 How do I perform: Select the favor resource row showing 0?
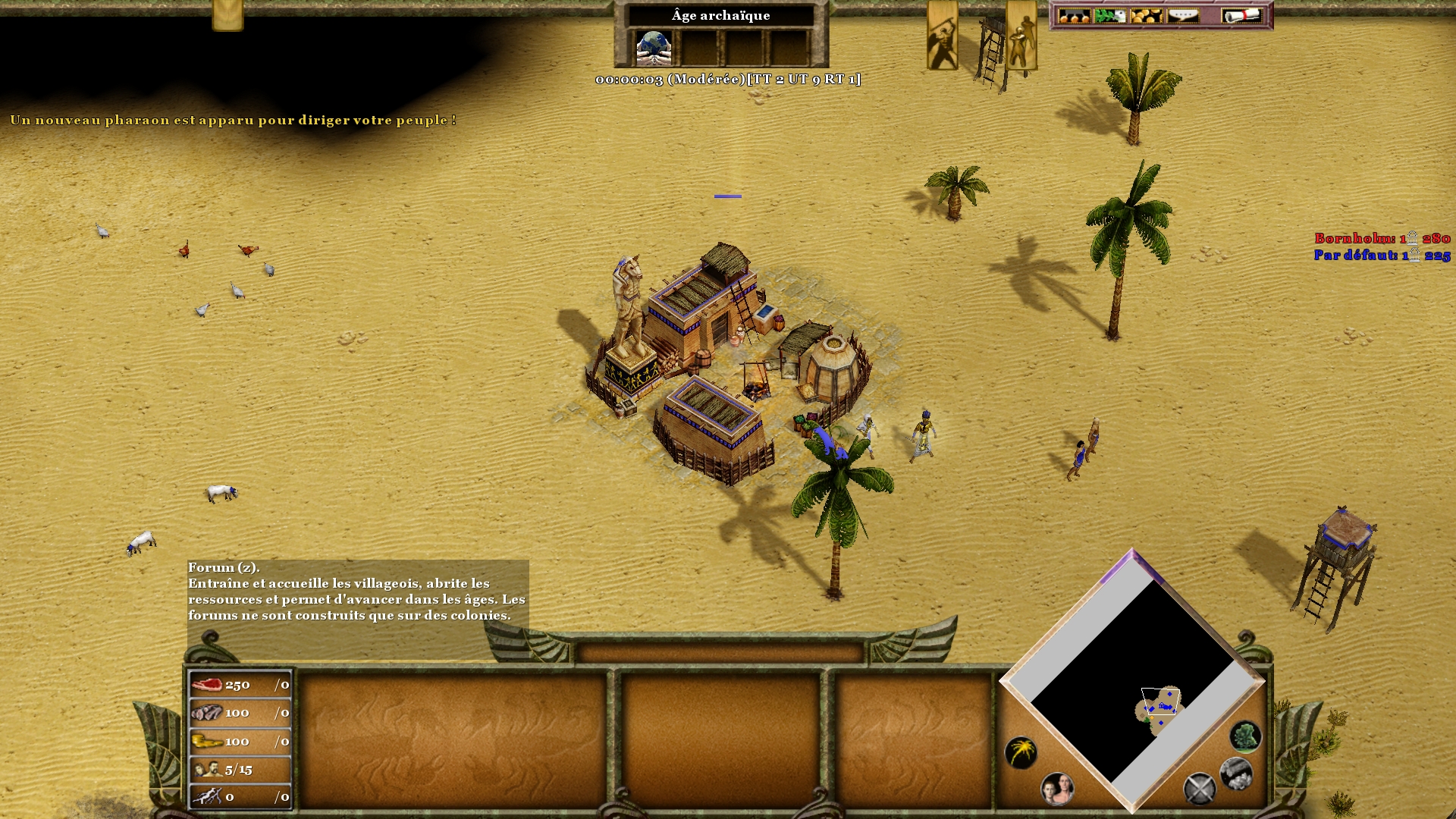pos(240,797)
